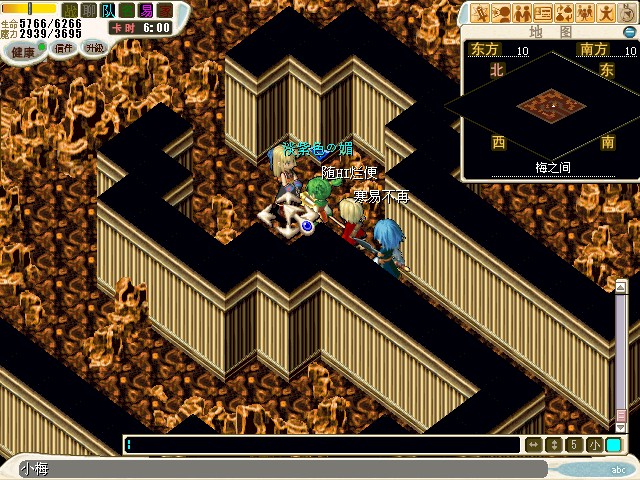Toggle the 战 battle mode button
640x480 pixels.
pyautogui.click(x=69, y=10)
